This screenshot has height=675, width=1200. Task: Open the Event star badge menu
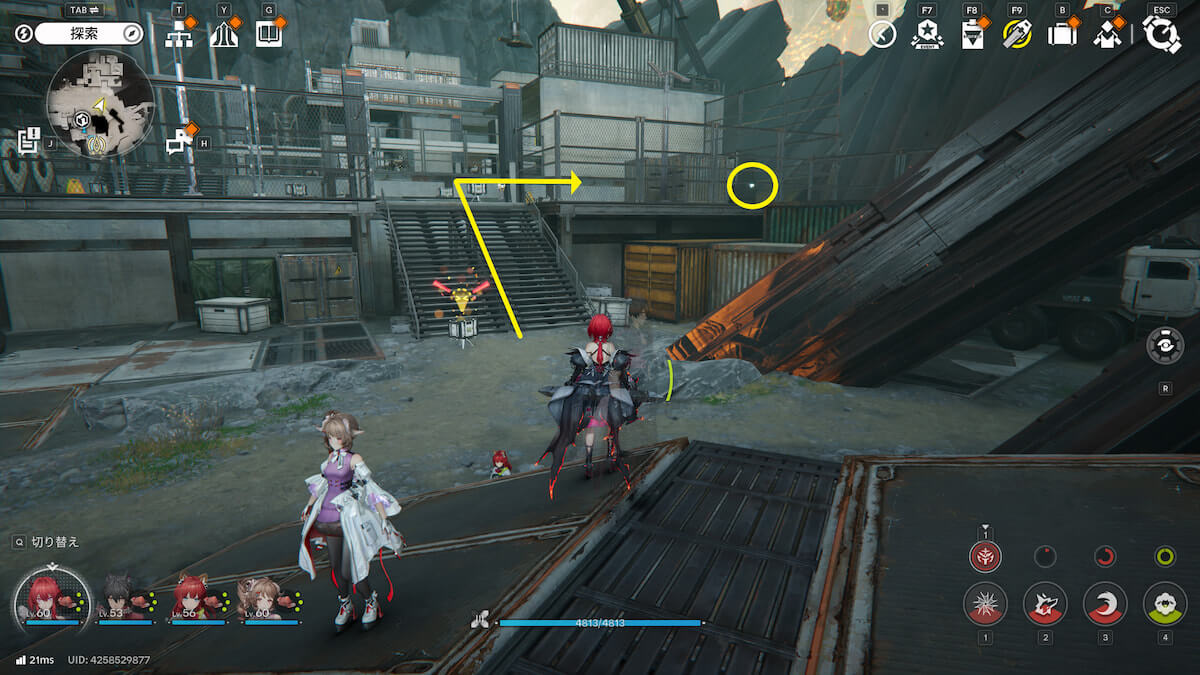click(927, 35)
